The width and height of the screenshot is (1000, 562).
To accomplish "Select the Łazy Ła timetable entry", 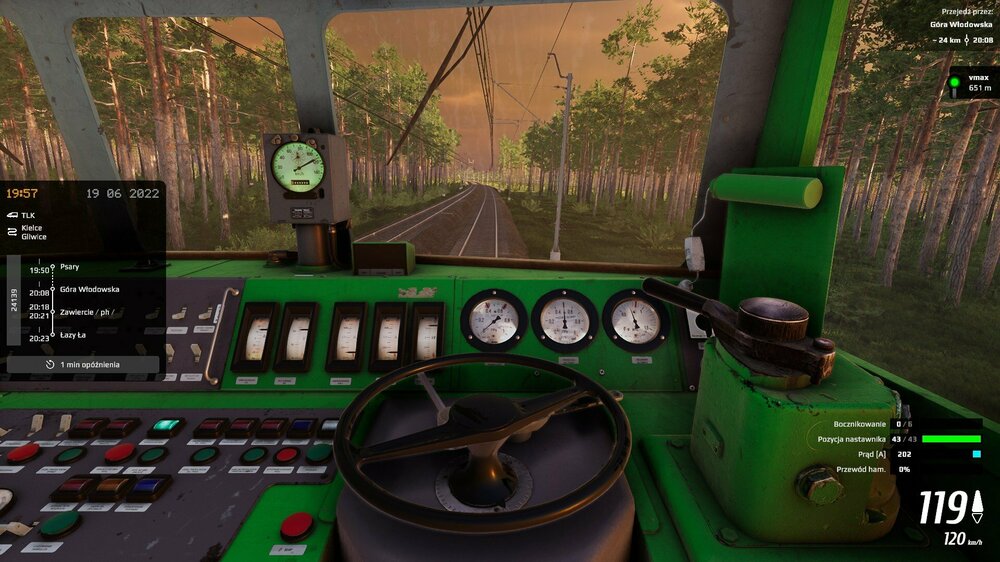I will tap(73, 335).
